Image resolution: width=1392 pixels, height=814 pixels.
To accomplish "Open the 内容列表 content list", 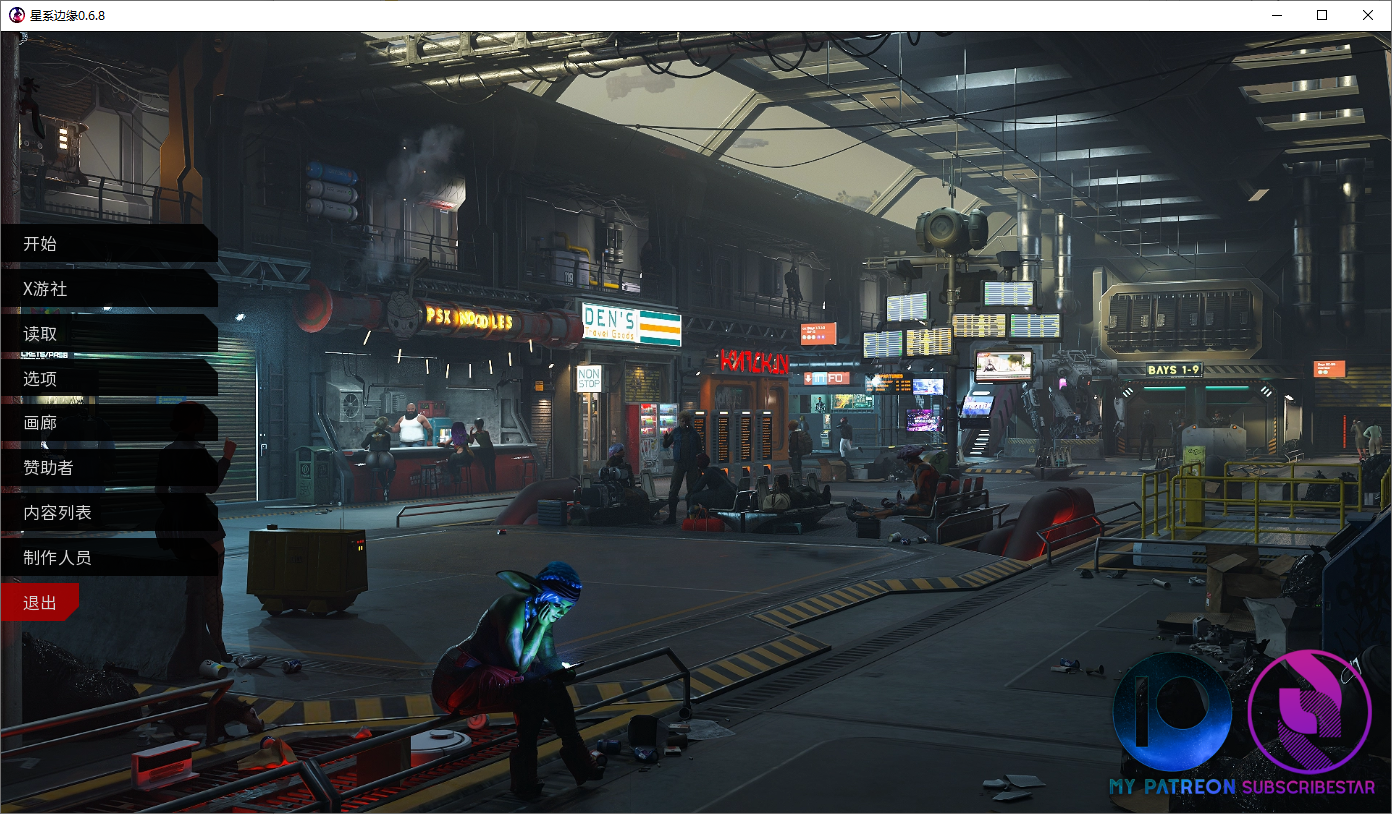I will 57,512.
